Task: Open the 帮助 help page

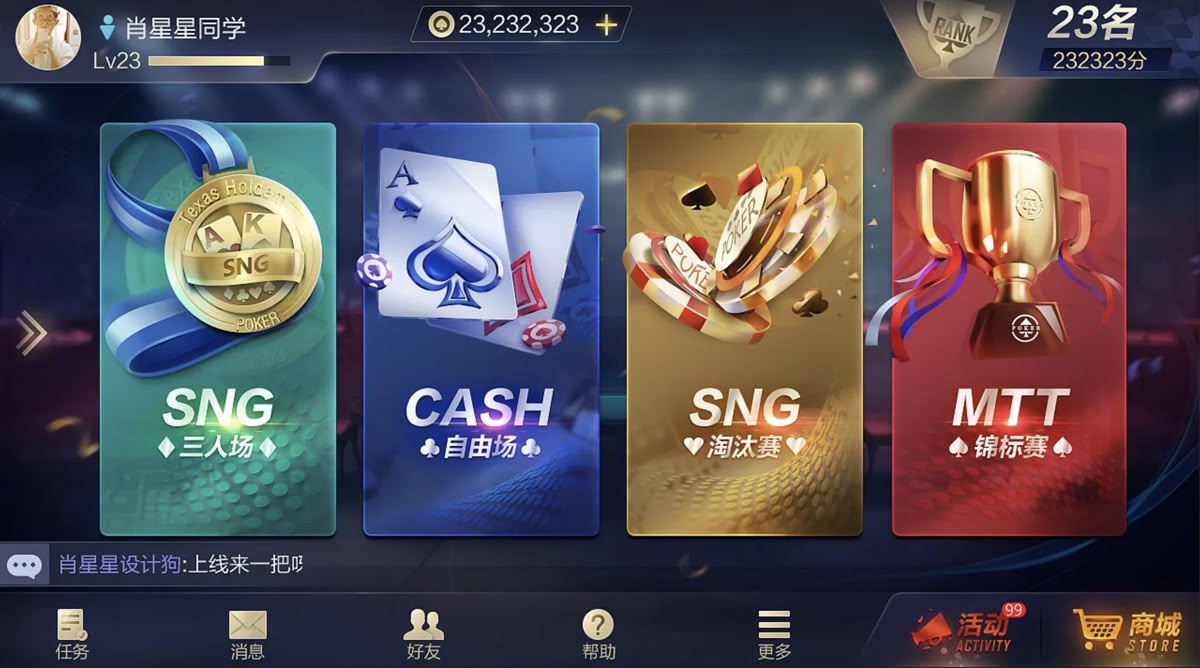Action: point(598,634)
